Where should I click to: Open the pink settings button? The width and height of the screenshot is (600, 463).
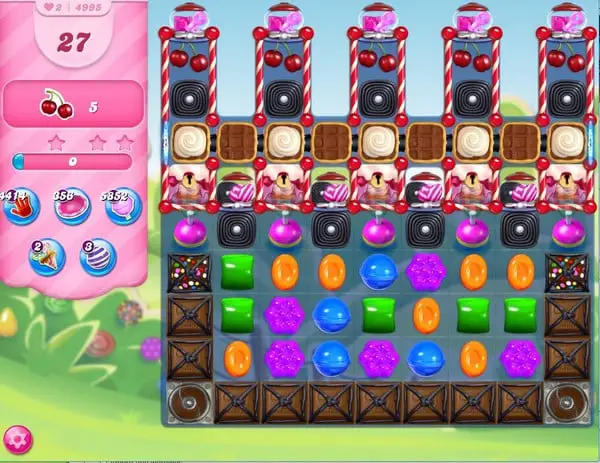pos(17,439)
